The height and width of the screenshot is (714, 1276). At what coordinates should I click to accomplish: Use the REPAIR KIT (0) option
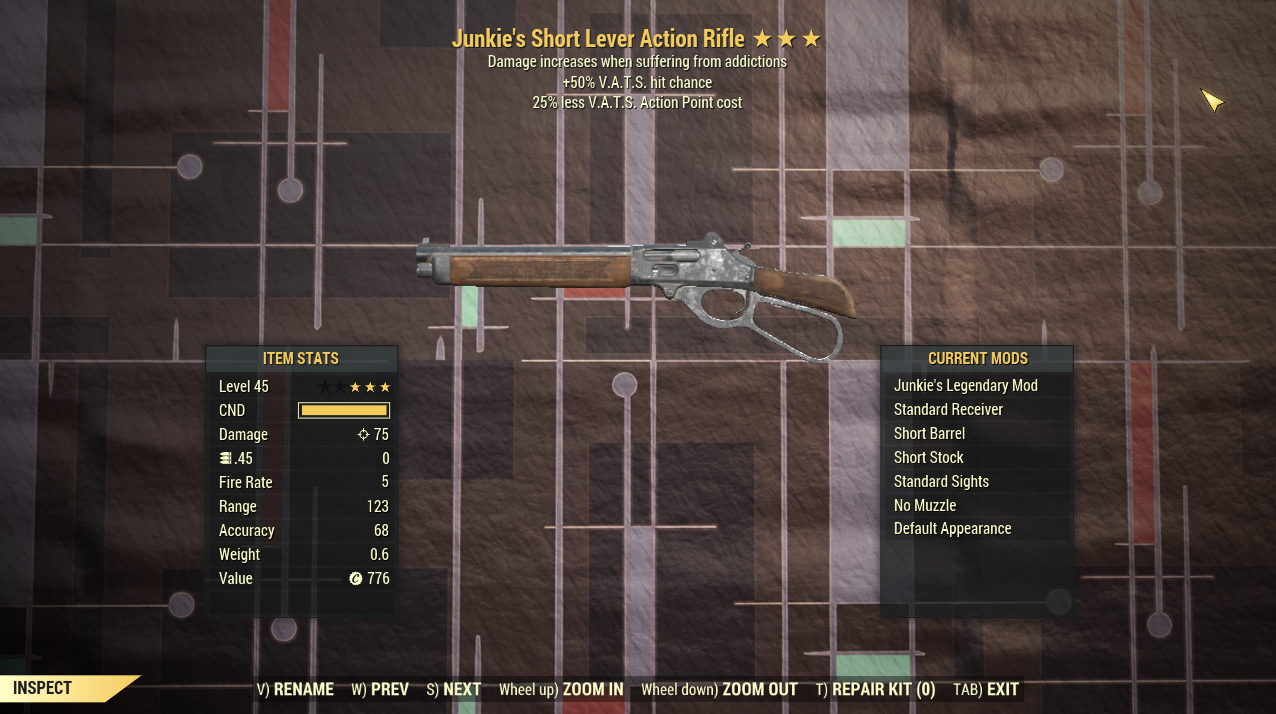coord(875,689)
